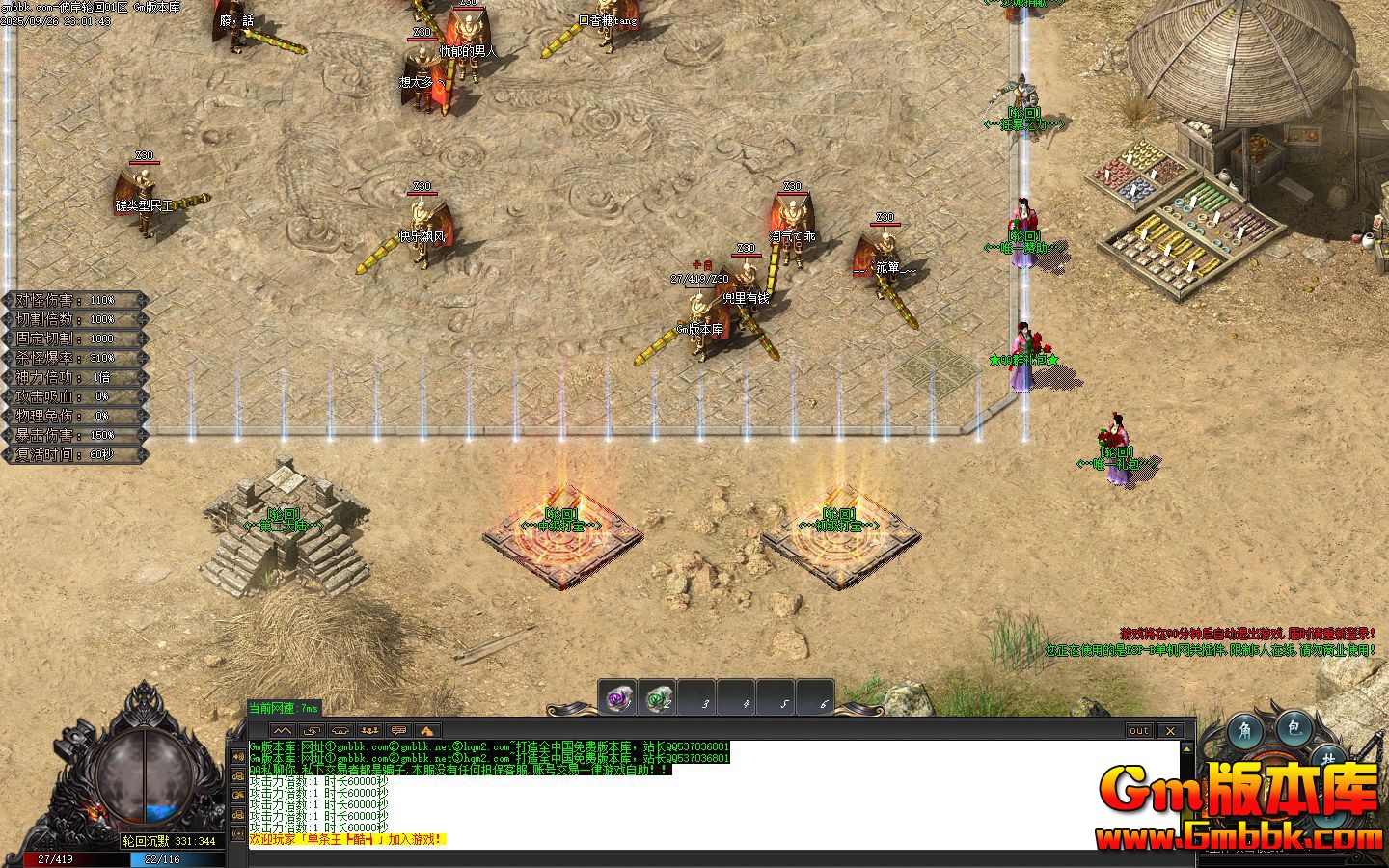This screenshot has height=868, width=1389.
Task: Open the skills (技) panel orb
Action: click(x=1330, y=757)
